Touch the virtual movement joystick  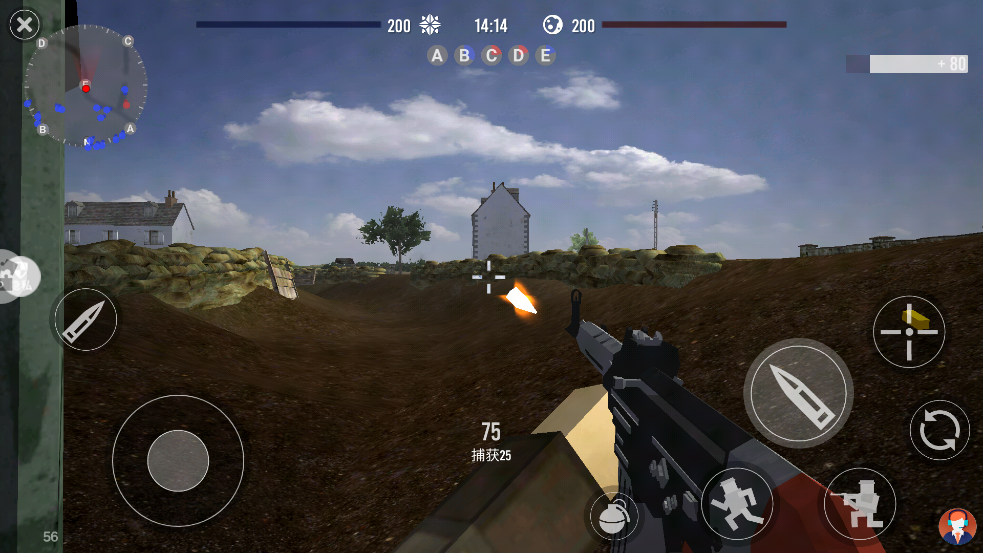click(x=178, y=461)
